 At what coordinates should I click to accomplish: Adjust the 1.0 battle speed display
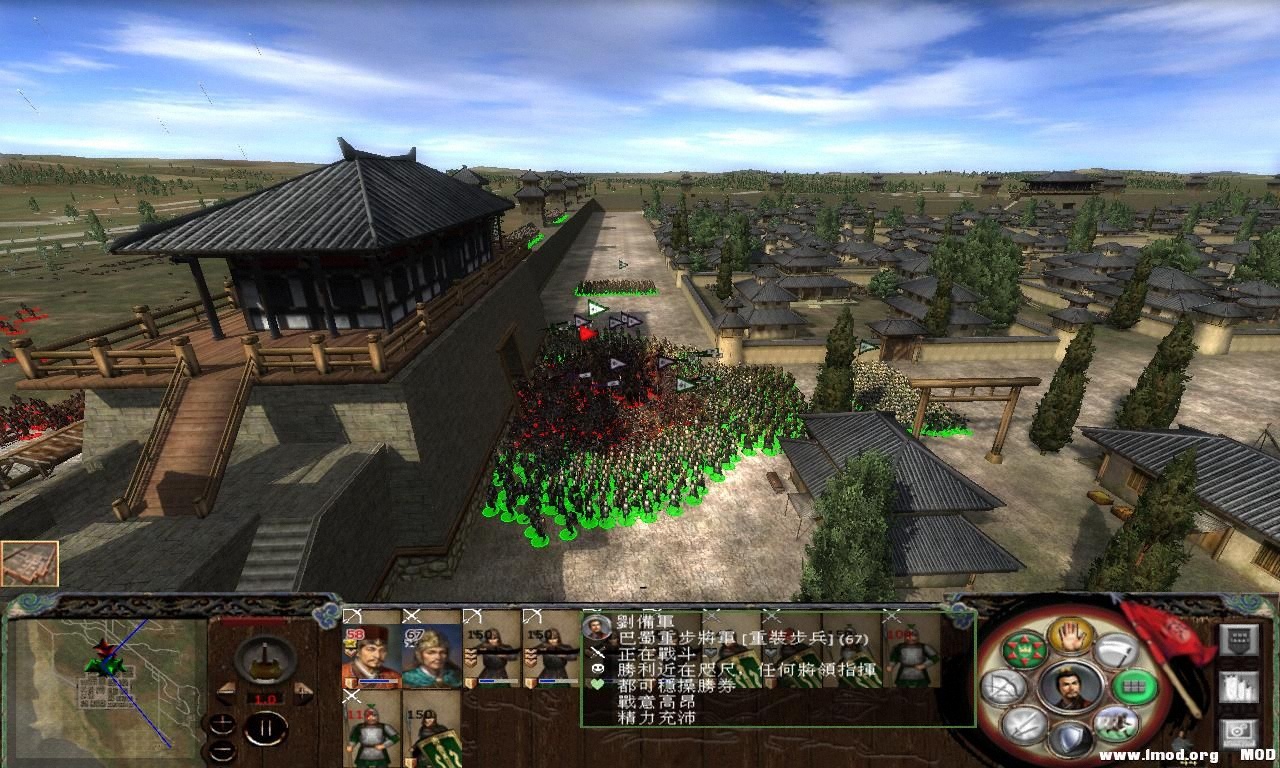pyautogui.click(x=265, y=698)
